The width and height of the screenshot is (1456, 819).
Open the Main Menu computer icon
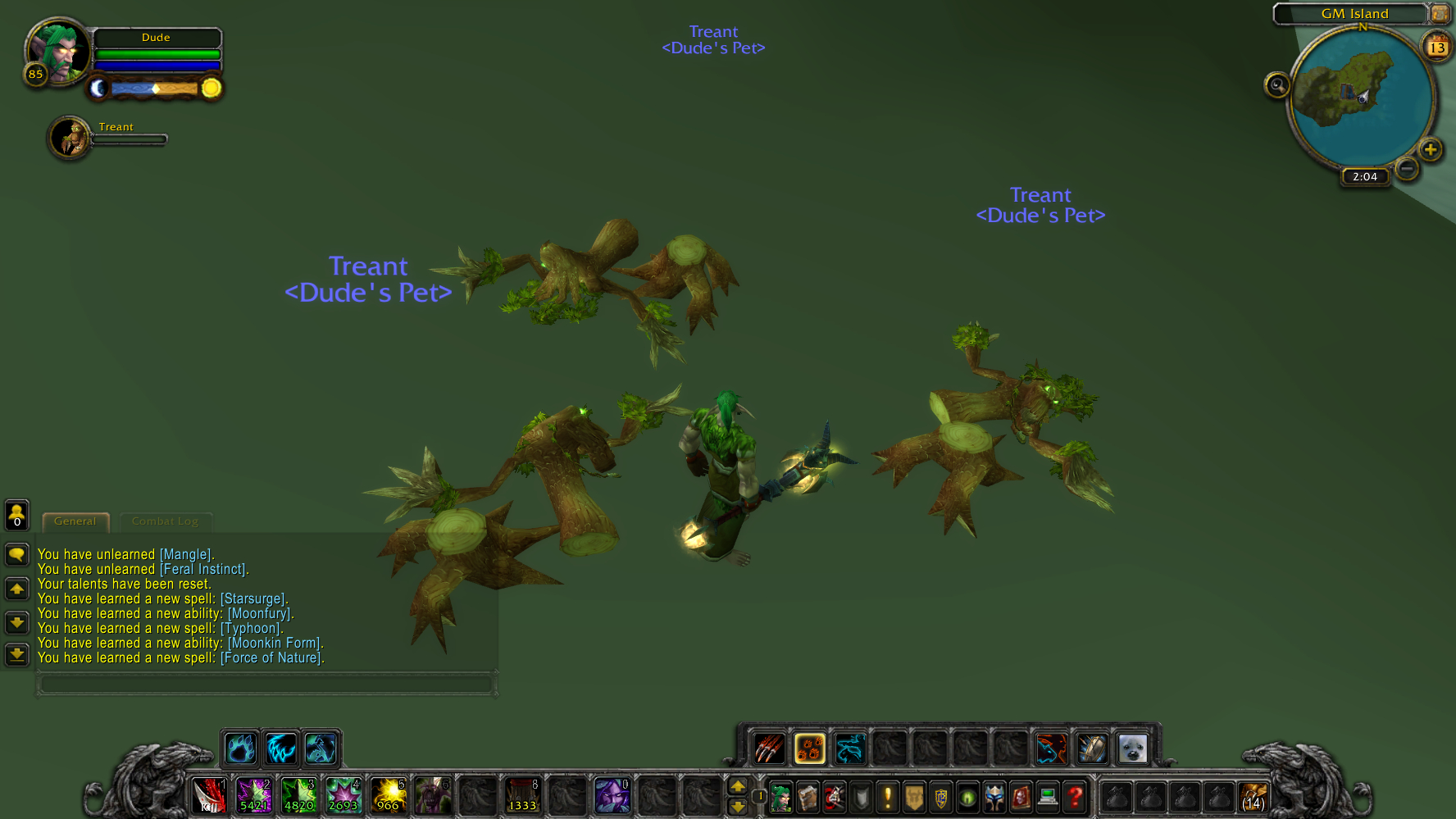[1047, 797]
